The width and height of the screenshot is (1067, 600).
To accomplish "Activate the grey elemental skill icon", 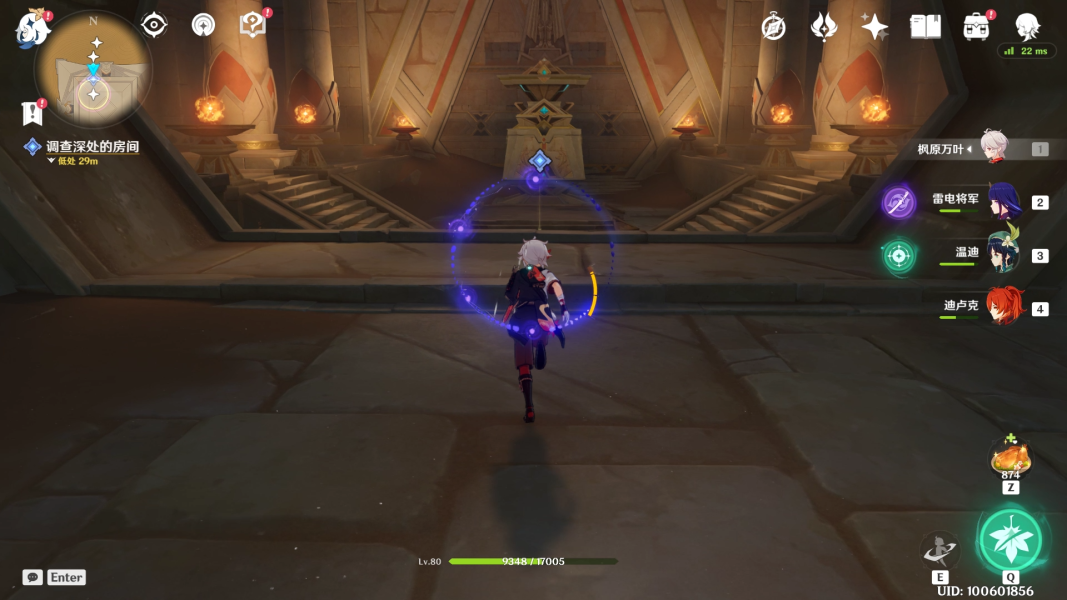I will click(x=940, y=550).
